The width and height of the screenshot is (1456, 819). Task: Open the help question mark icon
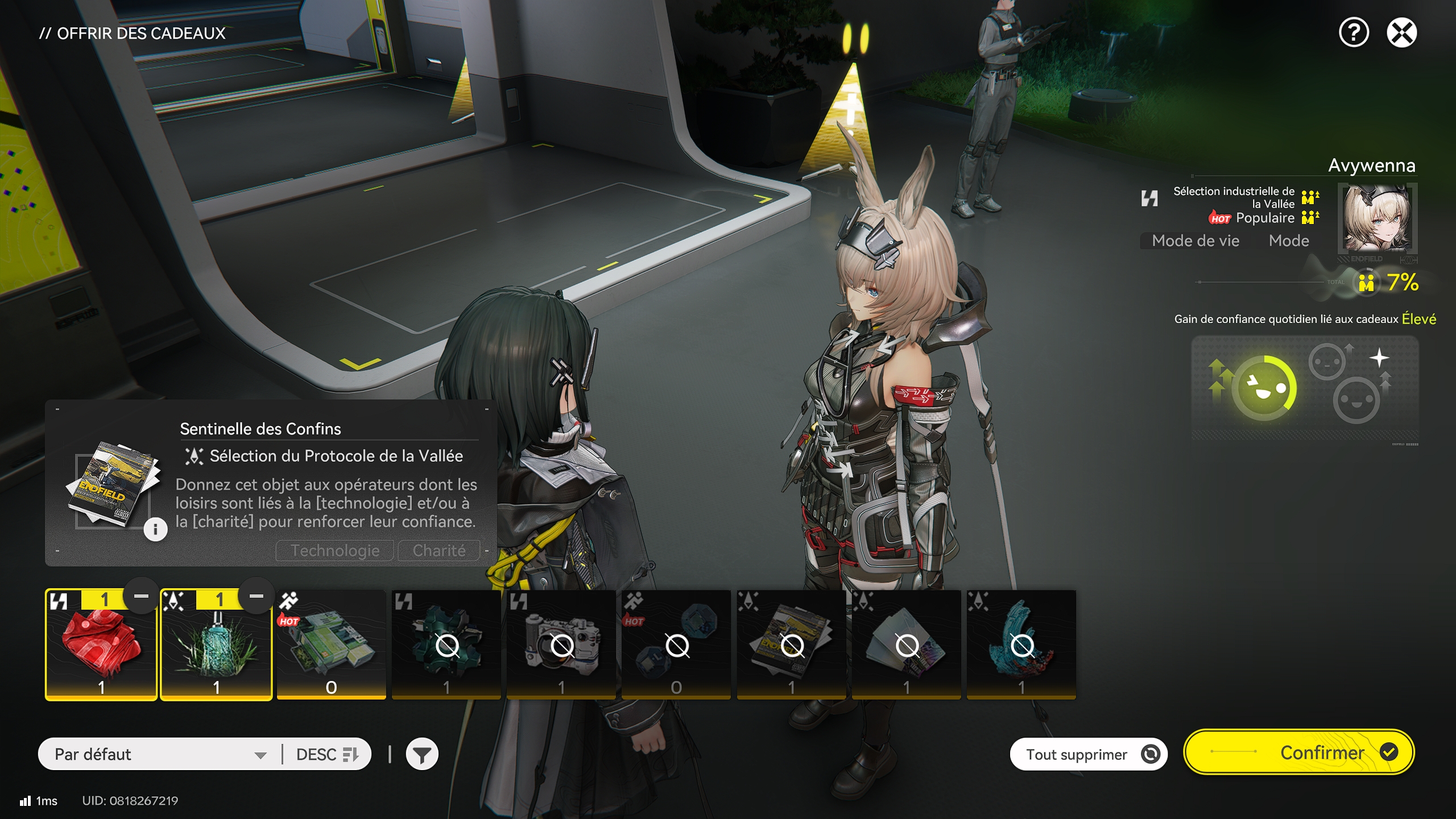pyautogui.click(x=1354, y=34)
